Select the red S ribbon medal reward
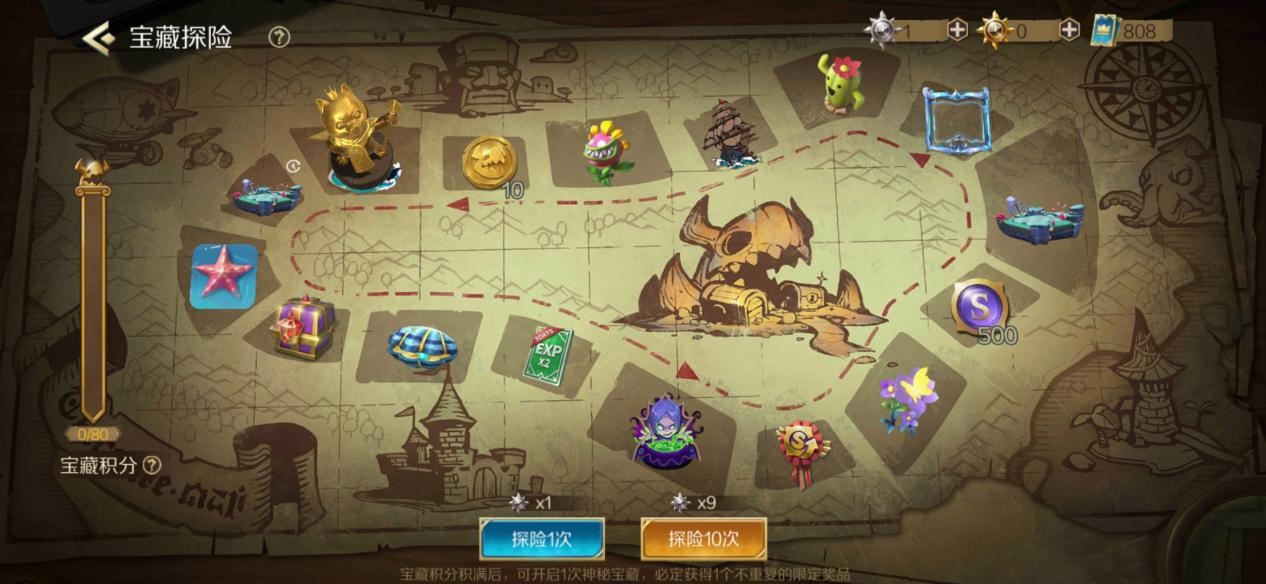The height and width of the screenshot is (584, 1266). (x=802, y=450)
